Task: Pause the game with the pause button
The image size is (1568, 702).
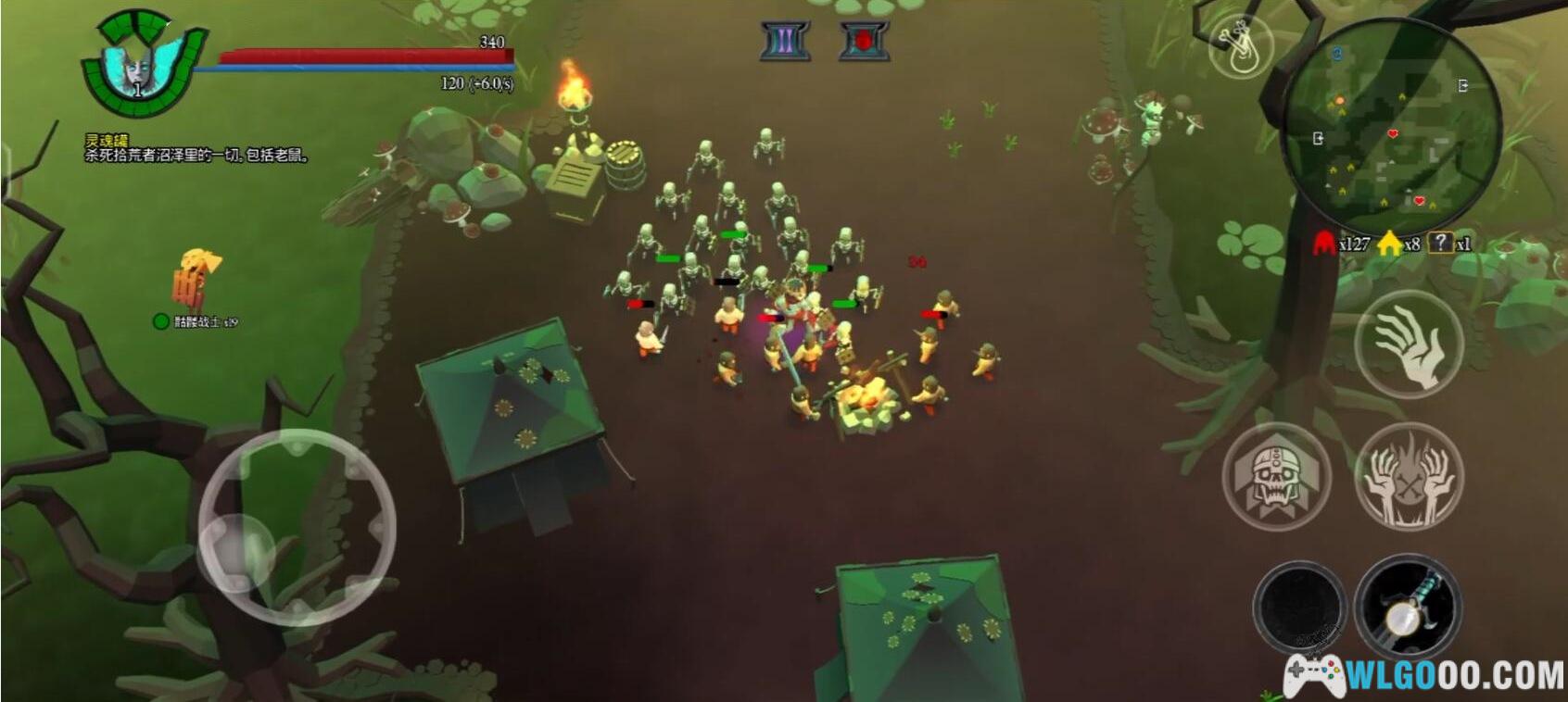Action: pyautogui.click(x=785, y=41)
